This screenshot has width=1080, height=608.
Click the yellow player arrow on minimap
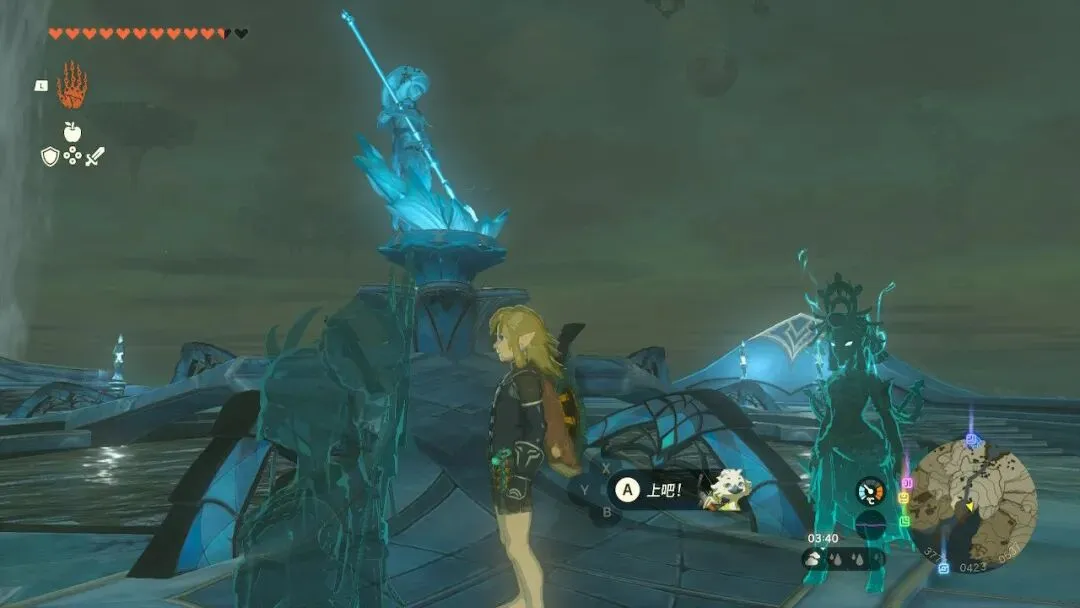click(x=969, y=506)
